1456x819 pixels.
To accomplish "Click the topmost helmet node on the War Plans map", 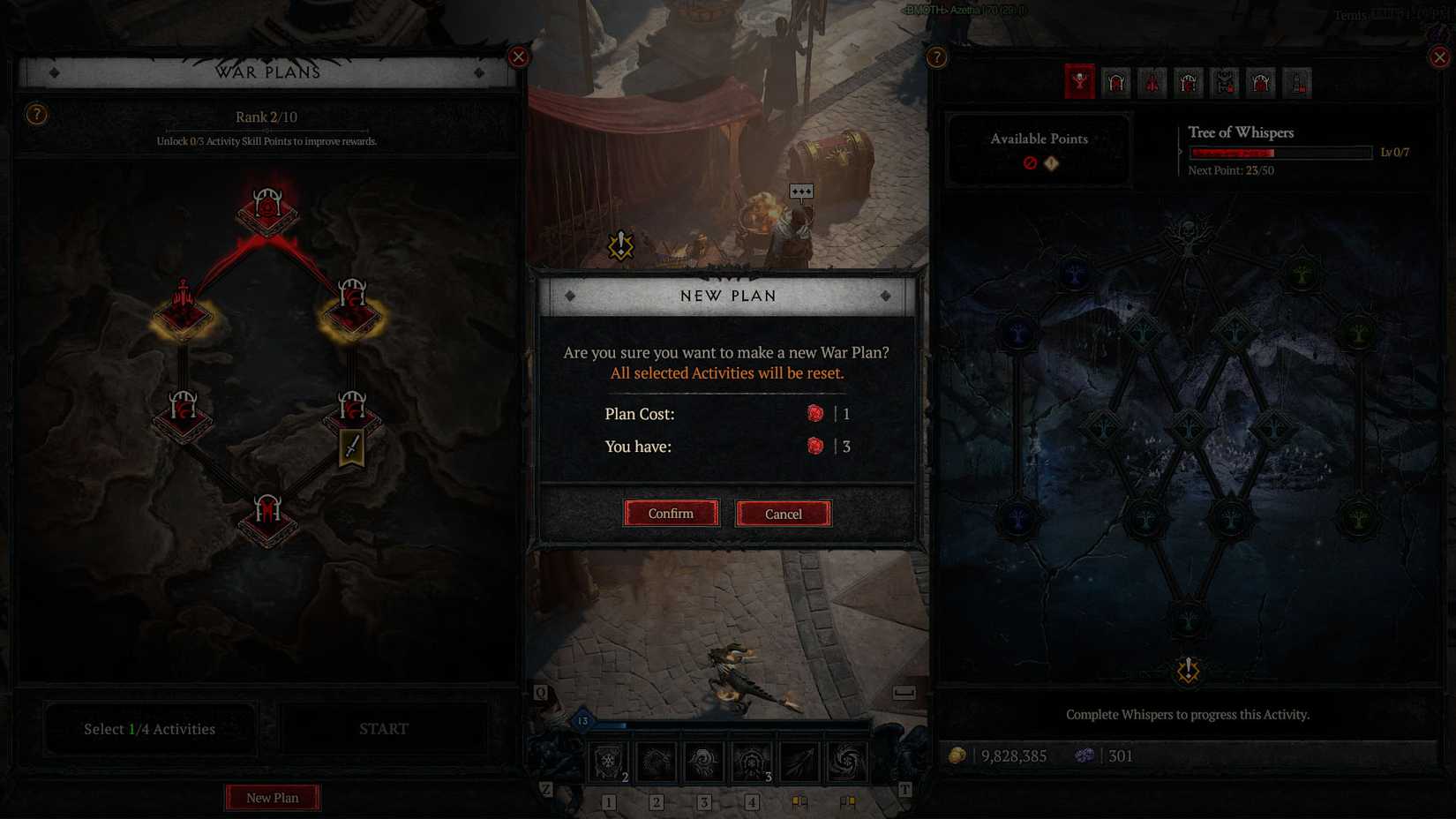I will click(267, 207).
